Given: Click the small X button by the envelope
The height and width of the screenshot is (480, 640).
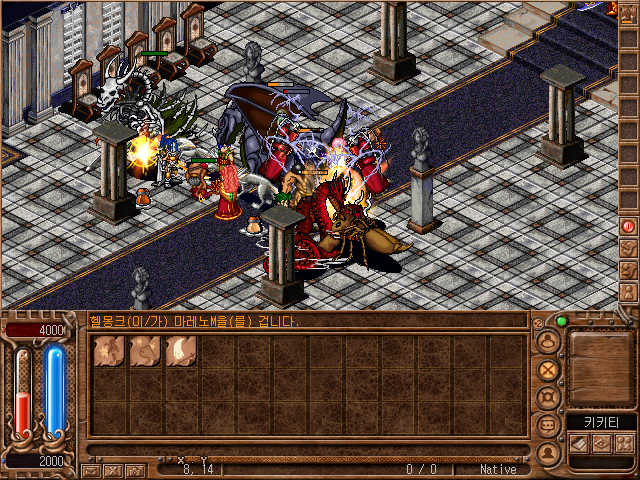Looking at the screenshot, I should (x=112, y=469).
